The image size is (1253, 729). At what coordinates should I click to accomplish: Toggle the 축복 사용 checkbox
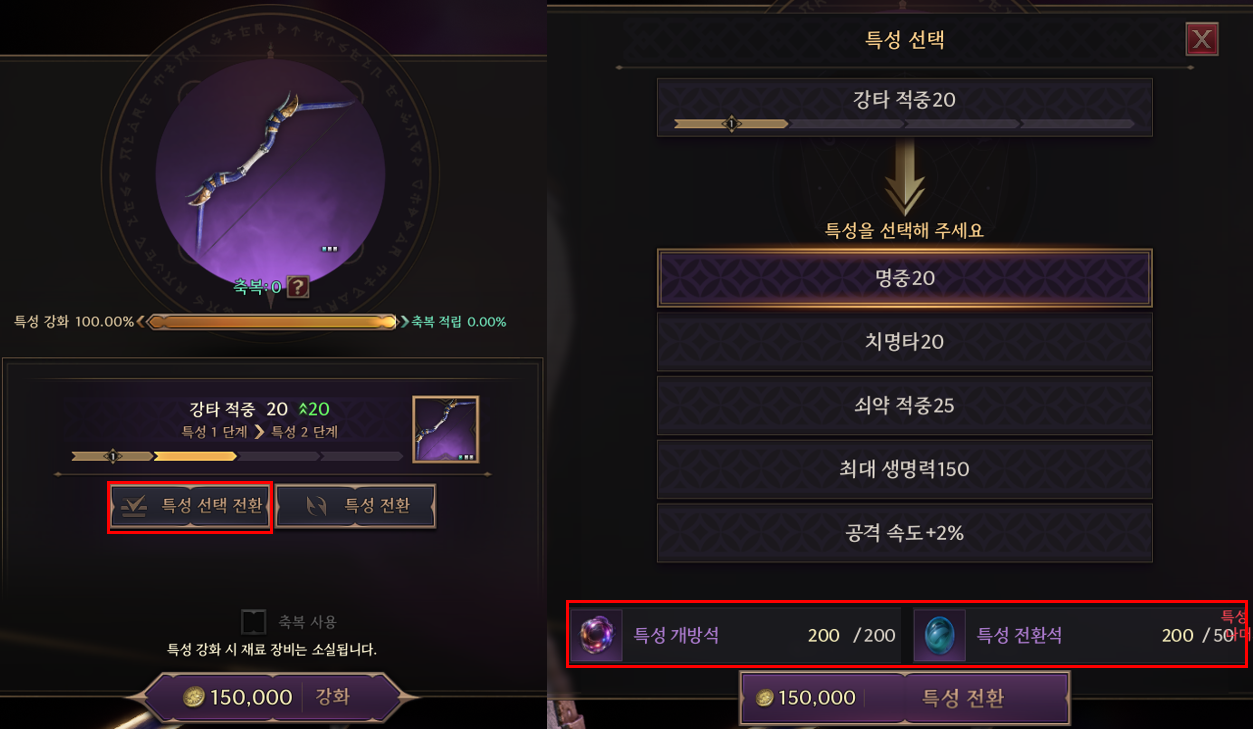coord(254,622)
